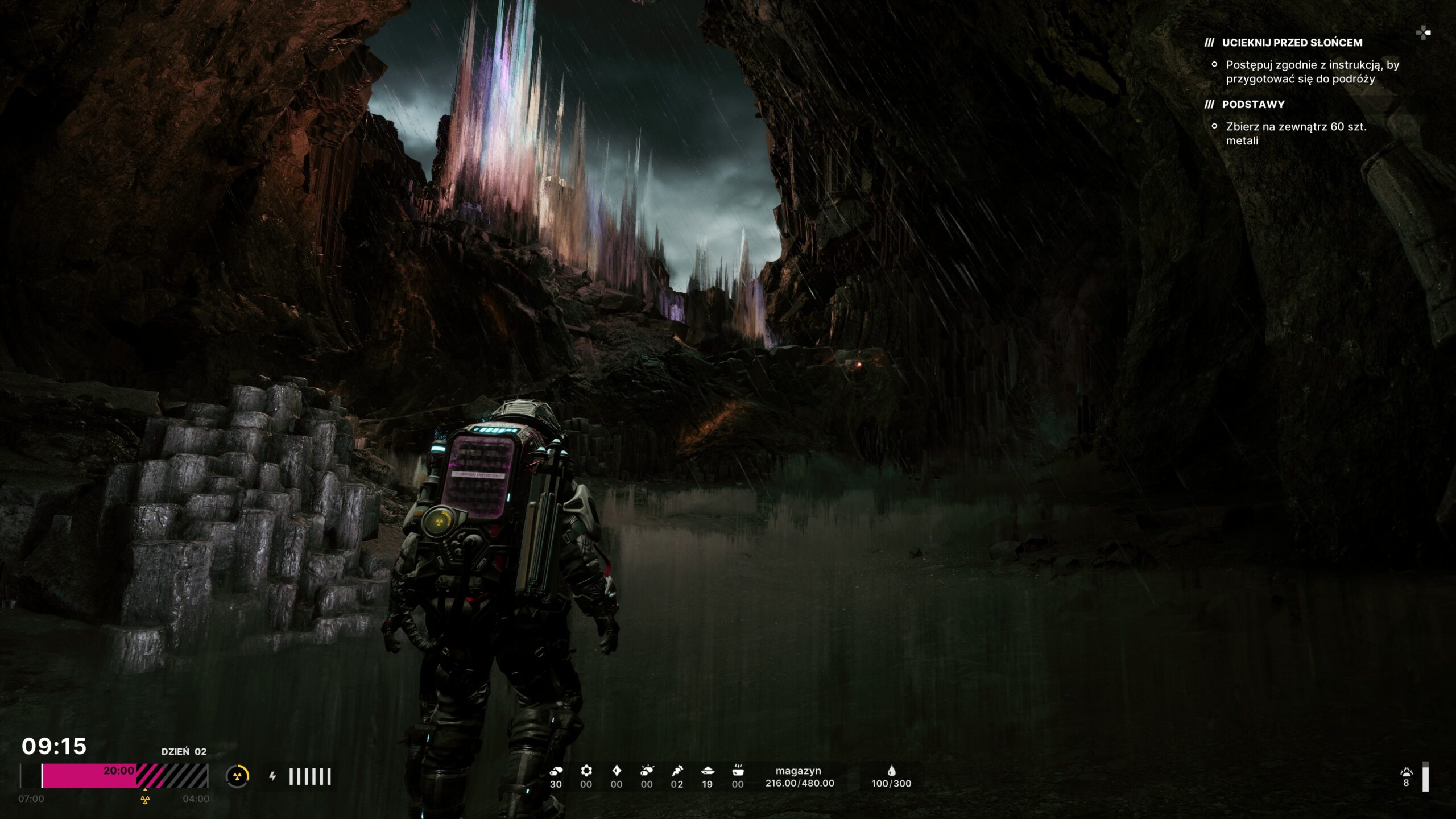Select the hexagonal gear-shaped resource icon
Screen dimensions: 1456x819
(x=586, y=771)
